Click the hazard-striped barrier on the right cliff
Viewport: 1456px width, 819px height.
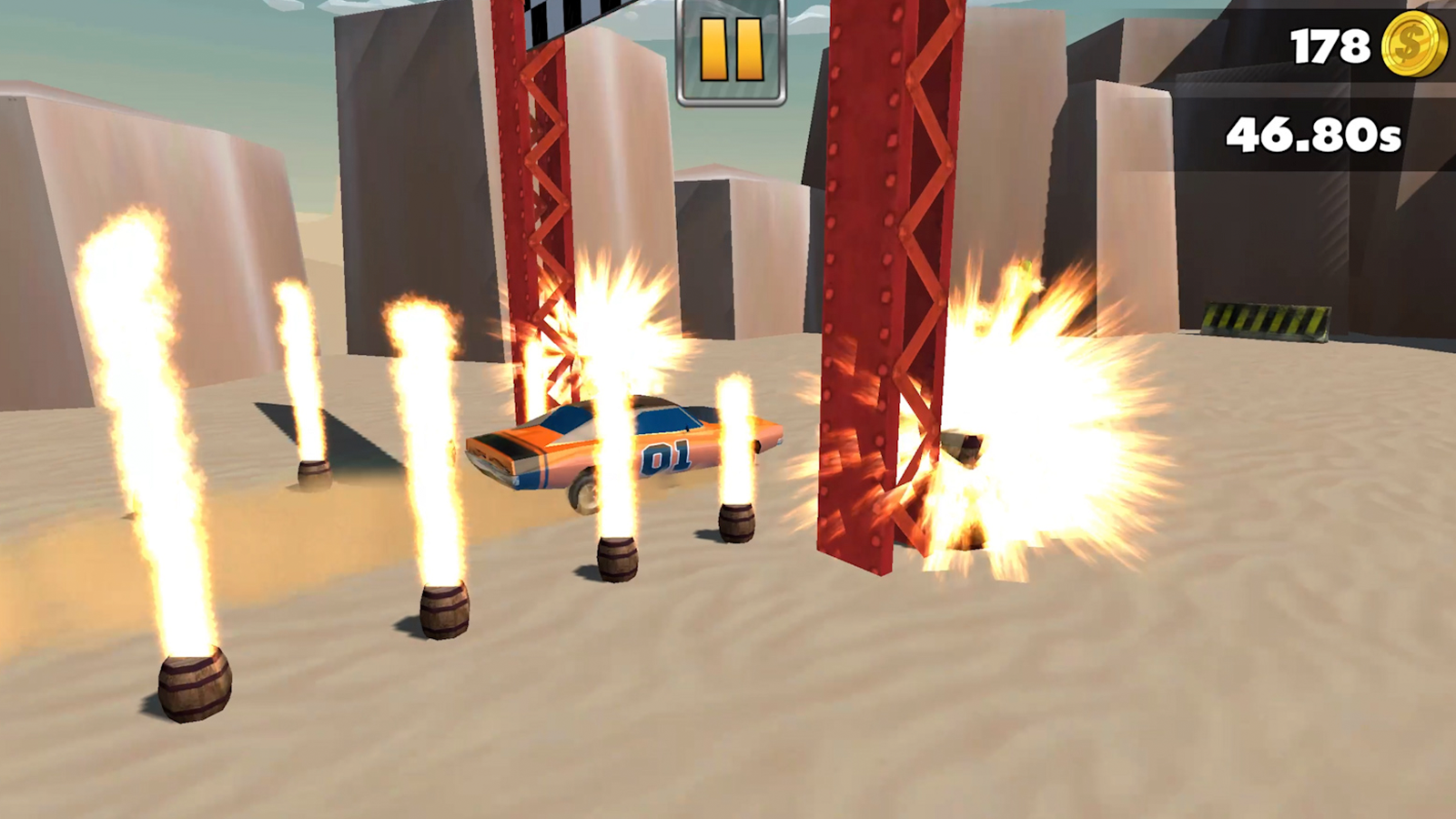pos(1265,323)
